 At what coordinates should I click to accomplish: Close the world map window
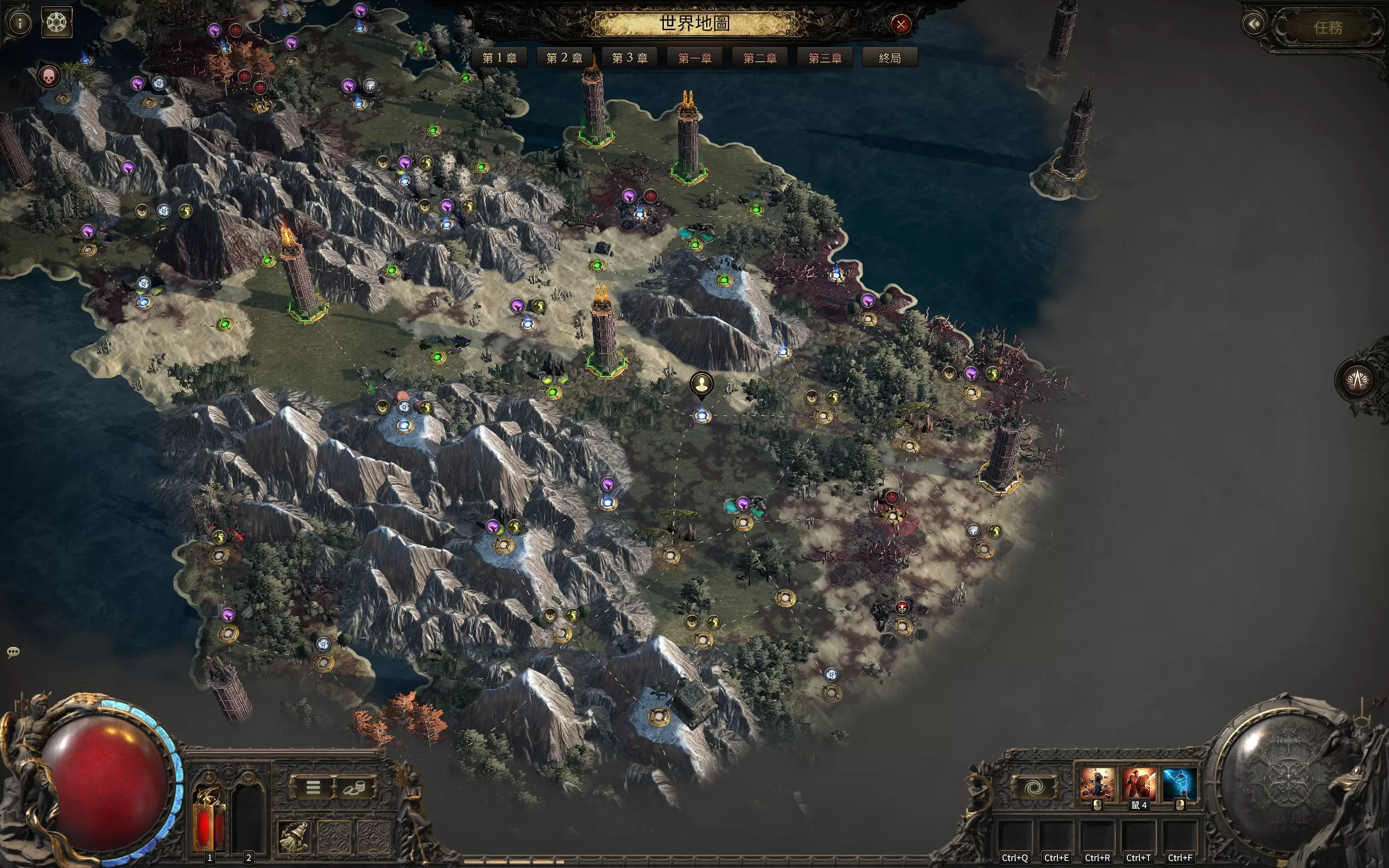coord(900,24)
